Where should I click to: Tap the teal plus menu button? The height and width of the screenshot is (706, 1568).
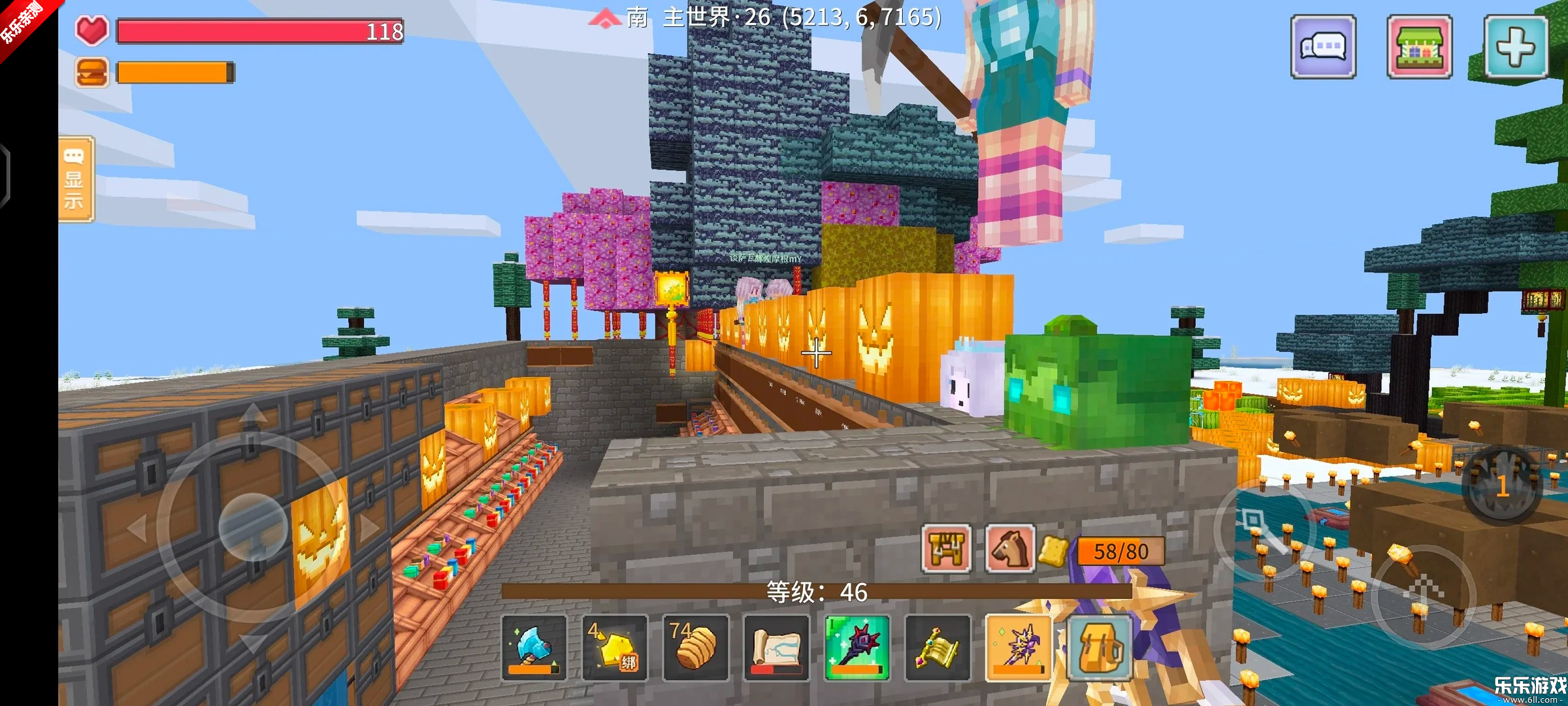click(1515, 47)
